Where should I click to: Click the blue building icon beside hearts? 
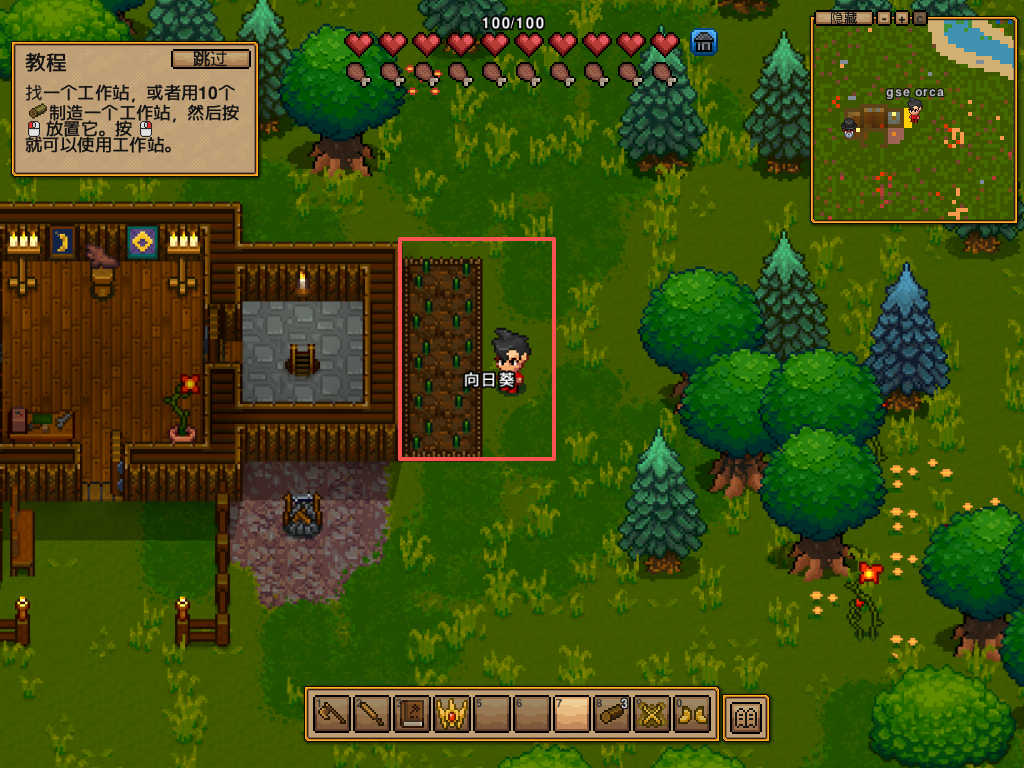(x=704, y=42)
